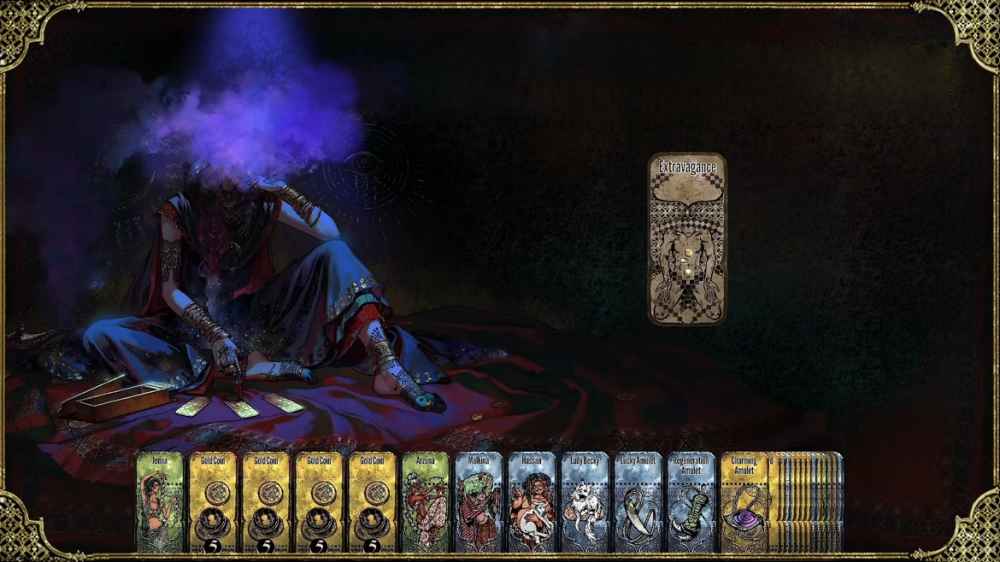
Task: Select the Extravagance card
Action: (686, 239)
